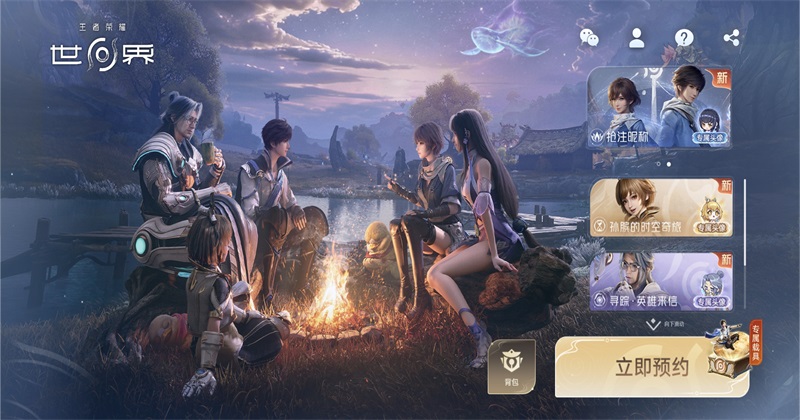
Task: Select the 孙膑的时空奇旅 event card
Action: 660,208
